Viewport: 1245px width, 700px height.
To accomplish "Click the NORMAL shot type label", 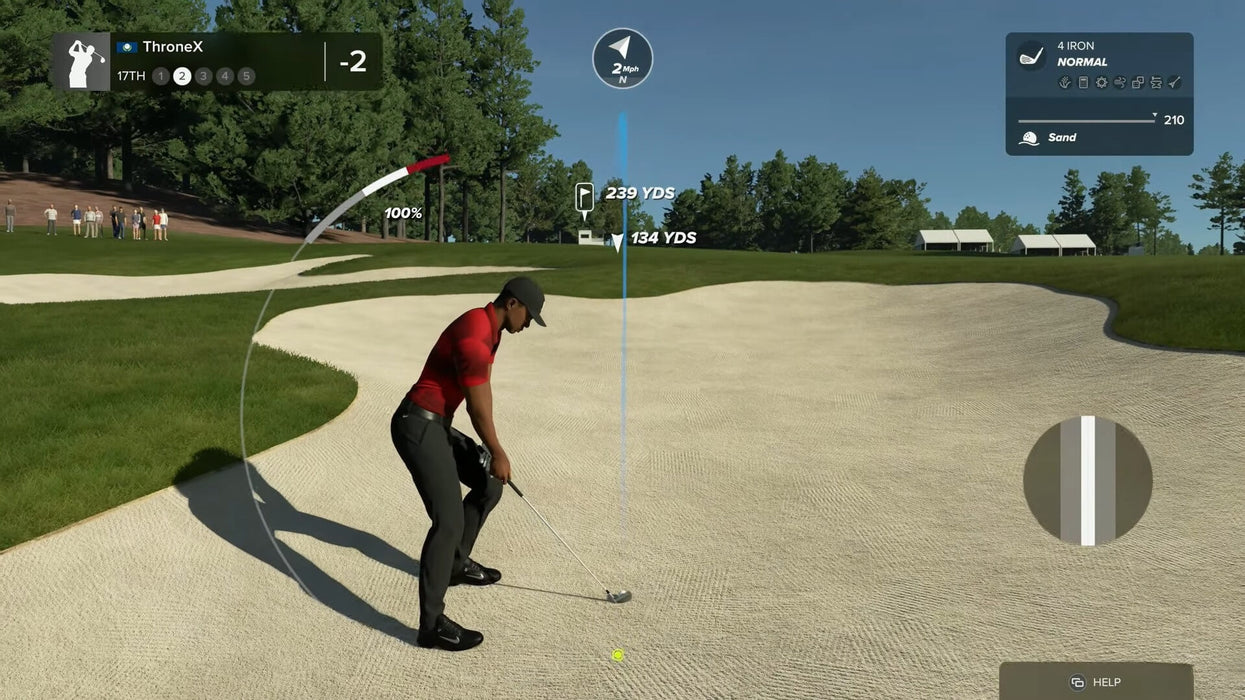I will tap(1082, 62).
